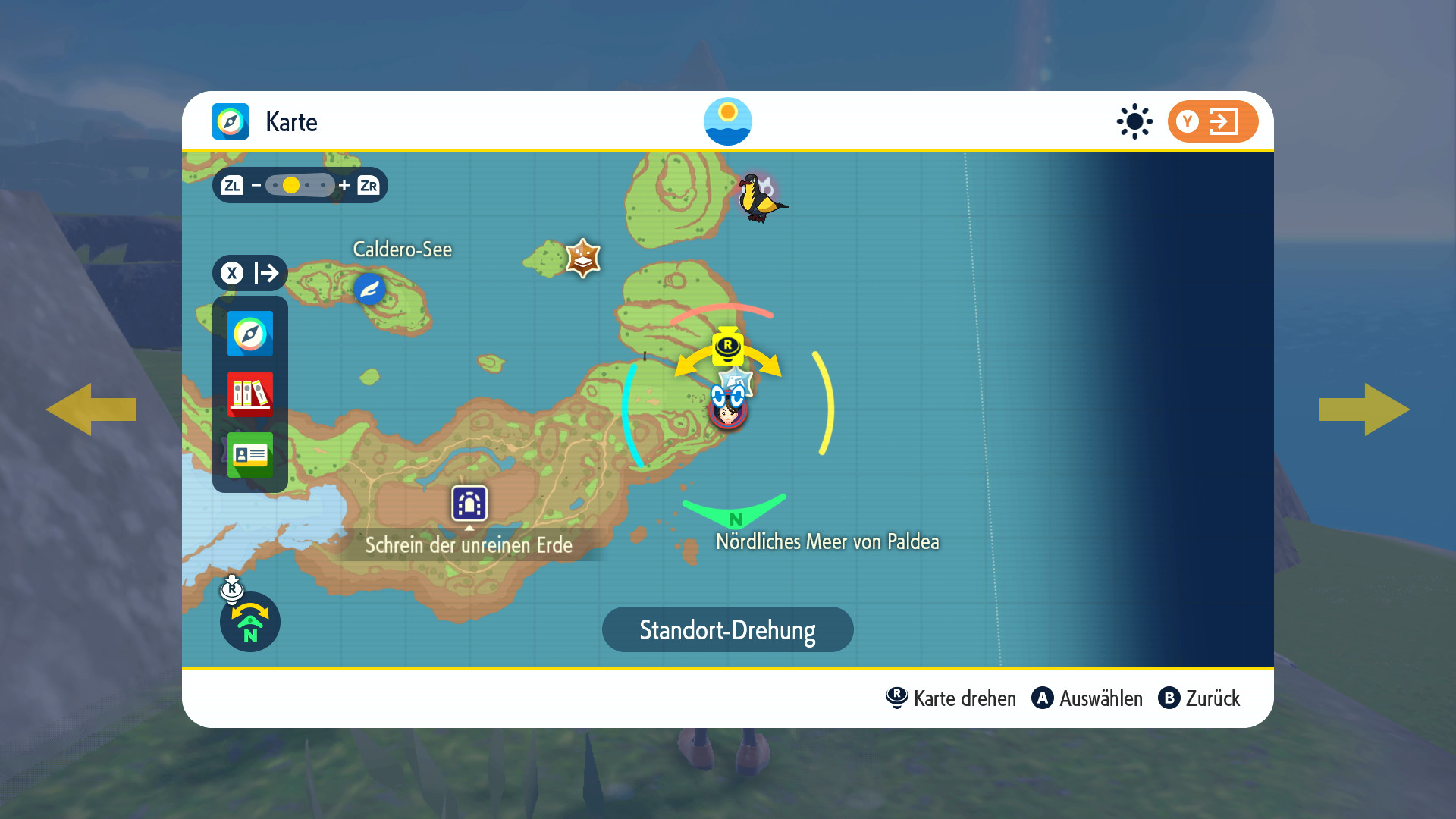This screenshot has height=819, width=1456.
Task: Select the player location marker on the map
Action: click(x=728, y=409)
